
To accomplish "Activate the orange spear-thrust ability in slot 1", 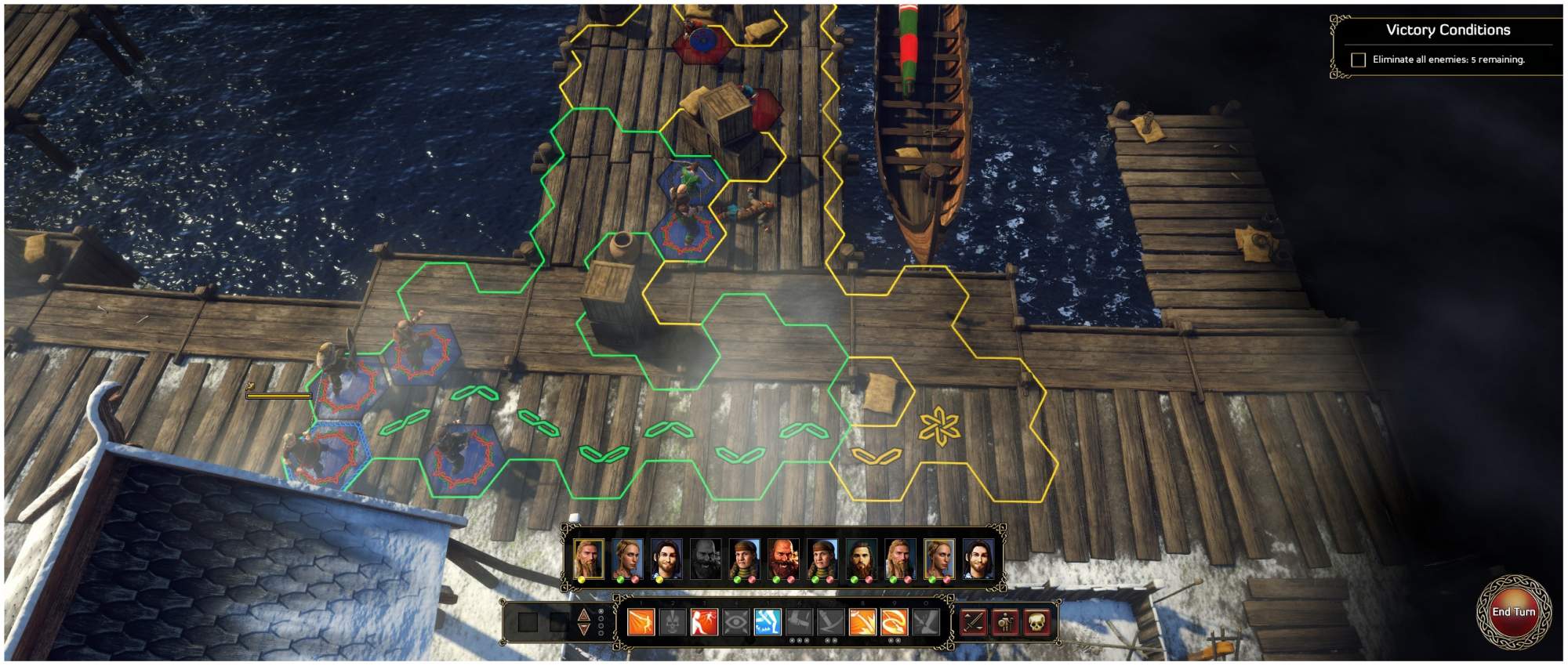I will [x=641, y=623].
